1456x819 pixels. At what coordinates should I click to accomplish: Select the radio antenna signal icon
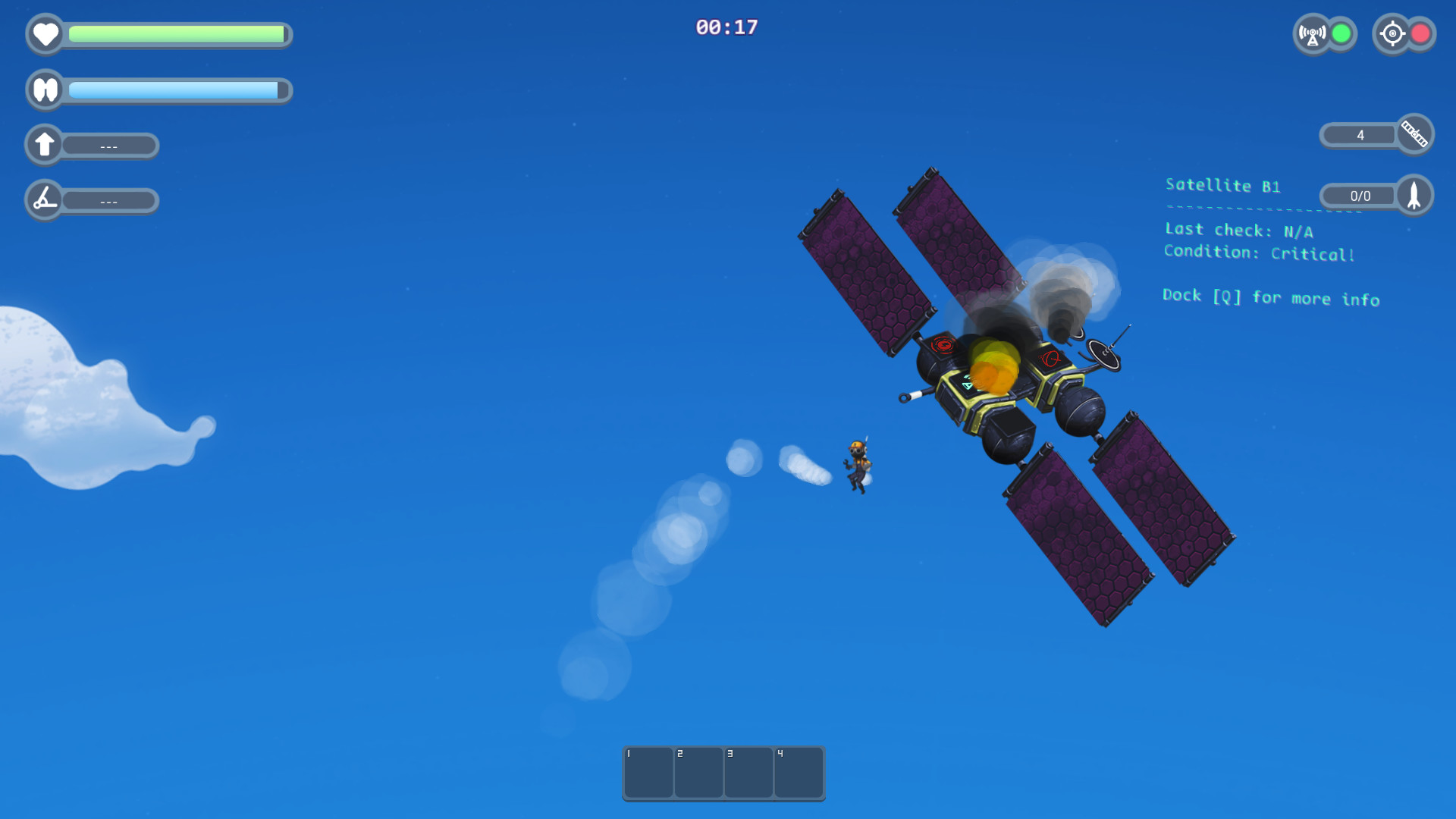click(1314, 33)
